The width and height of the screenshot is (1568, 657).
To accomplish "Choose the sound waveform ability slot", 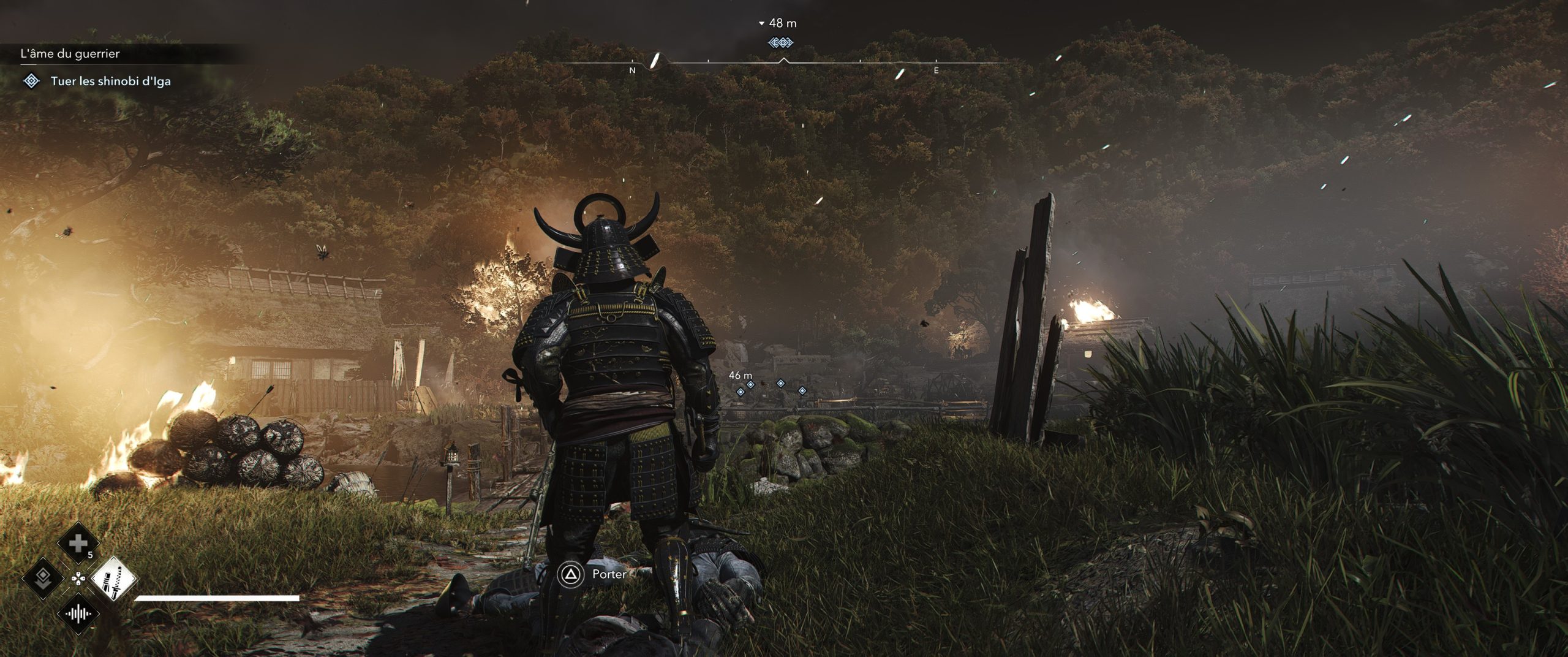I will pos(78,613).
